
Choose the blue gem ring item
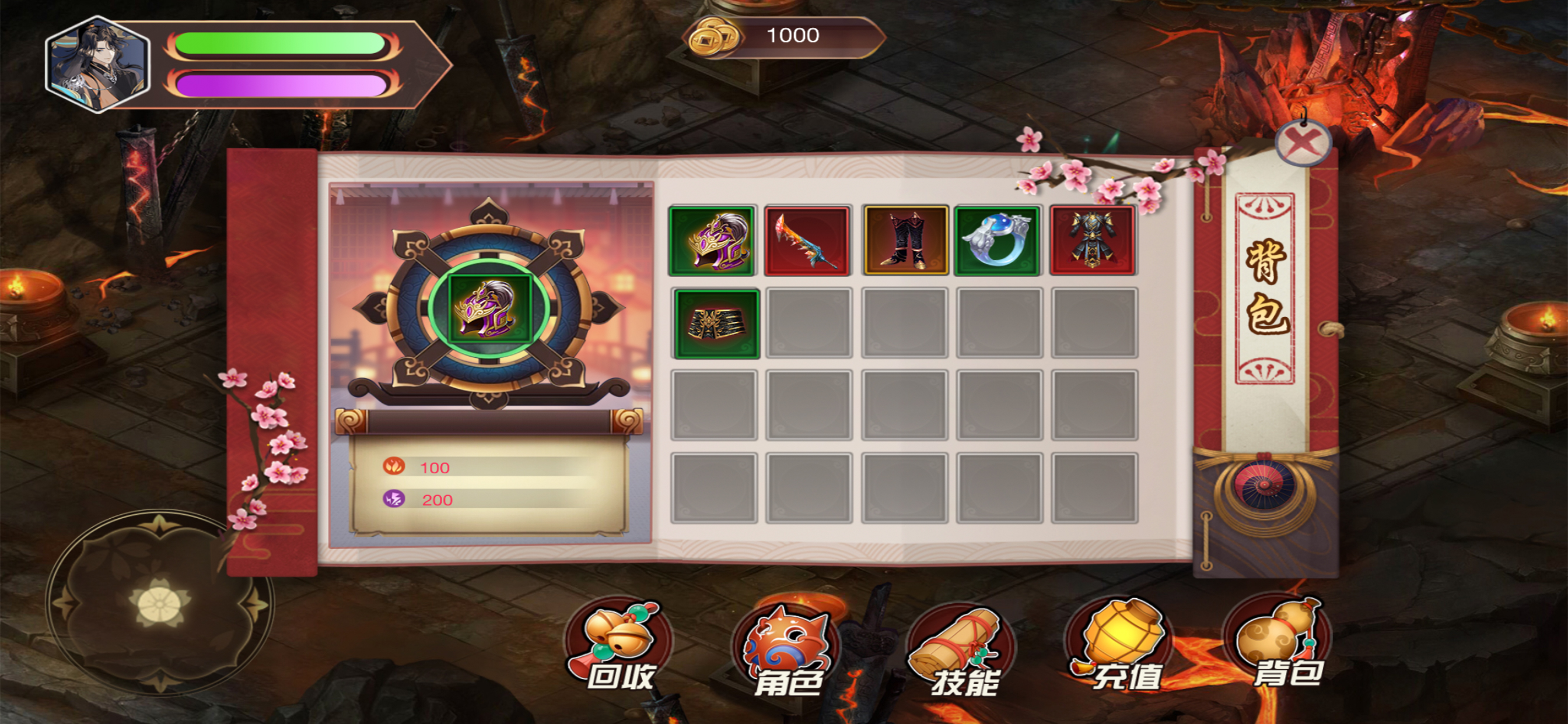pyautogui.click(x=998, y=241)
